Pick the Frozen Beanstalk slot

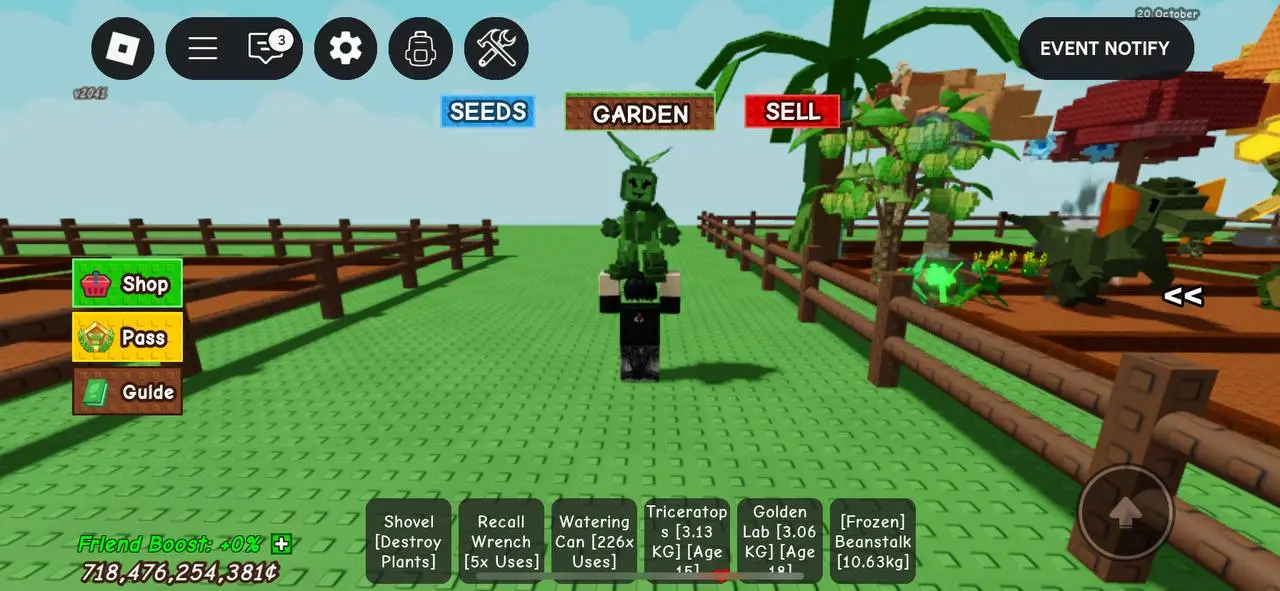point(872,541)
